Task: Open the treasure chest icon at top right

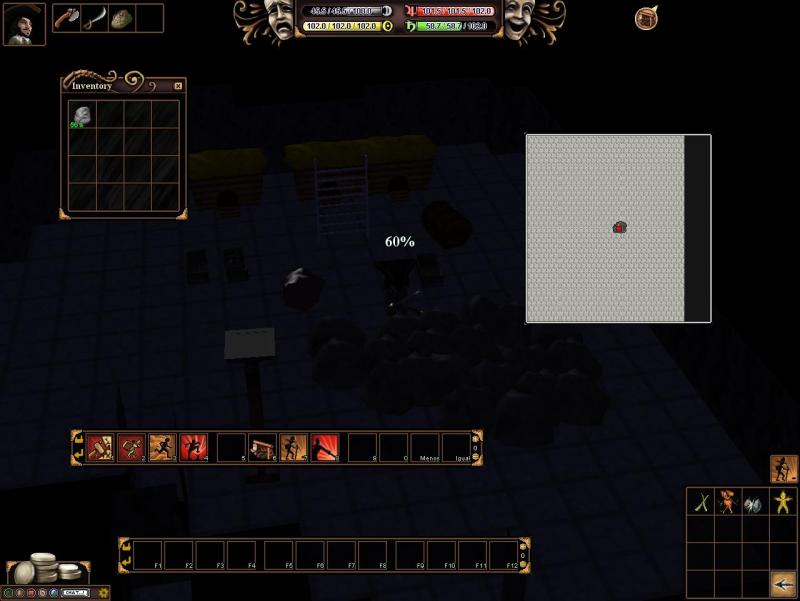Action: coord(647,18)
